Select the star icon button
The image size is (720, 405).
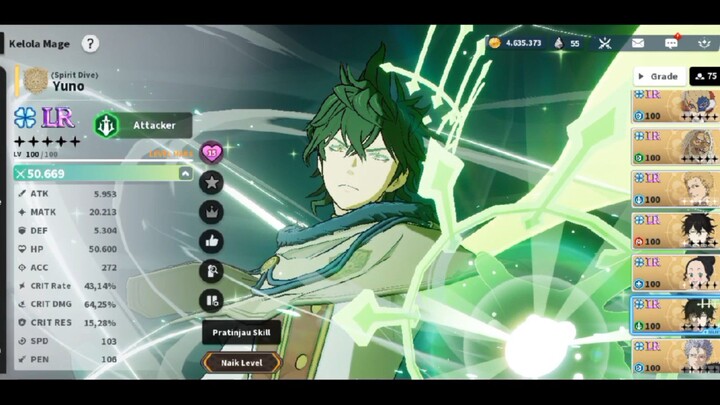point(211,182)
